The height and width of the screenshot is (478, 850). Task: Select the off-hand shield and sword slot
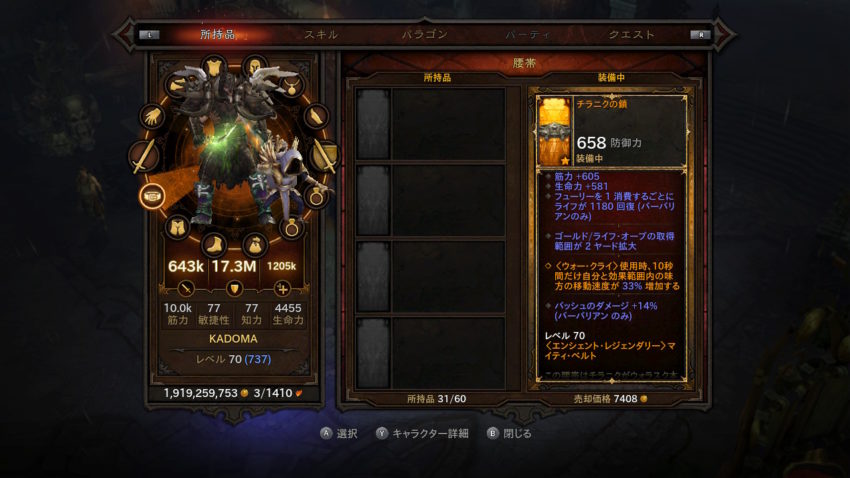pos(324,156)
